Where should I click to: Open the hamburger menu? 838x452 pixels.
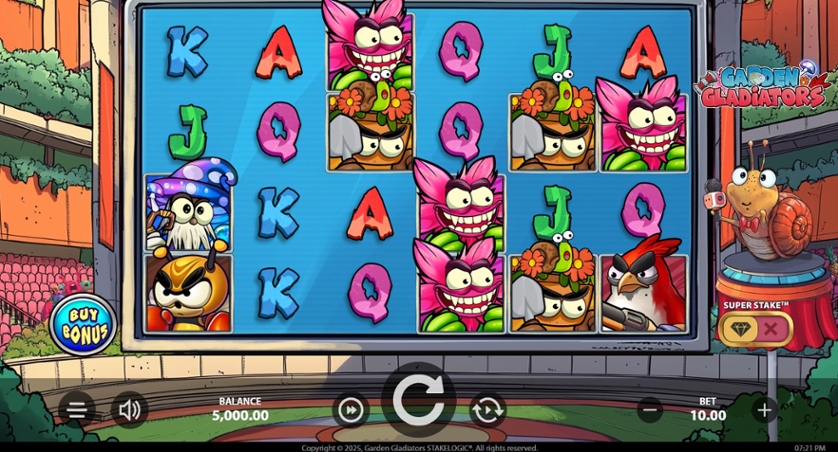pyautogui.click(x=77, y=409)
